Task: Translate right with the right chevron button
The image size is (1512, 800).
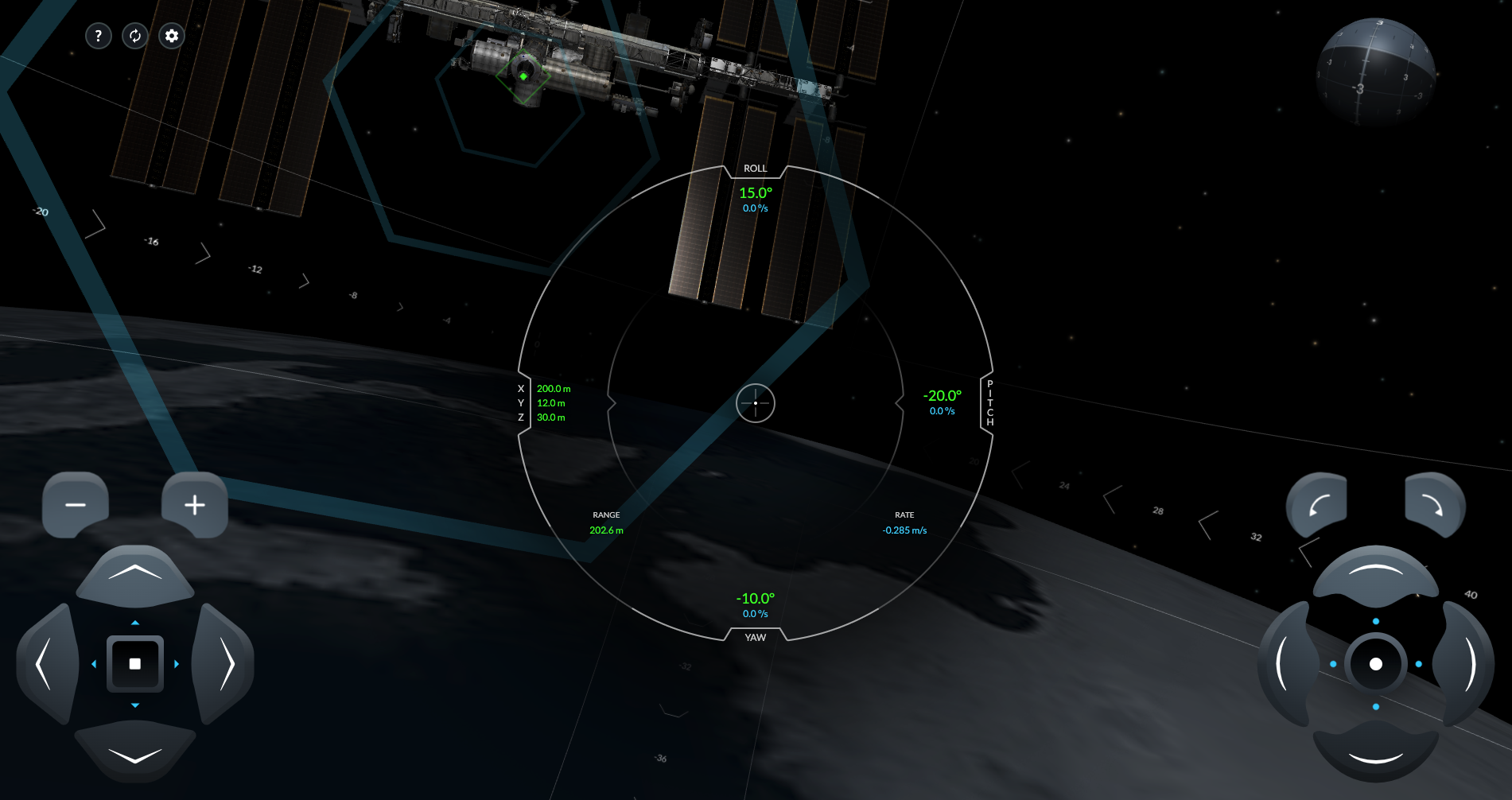Action: (x=226, y=664)
